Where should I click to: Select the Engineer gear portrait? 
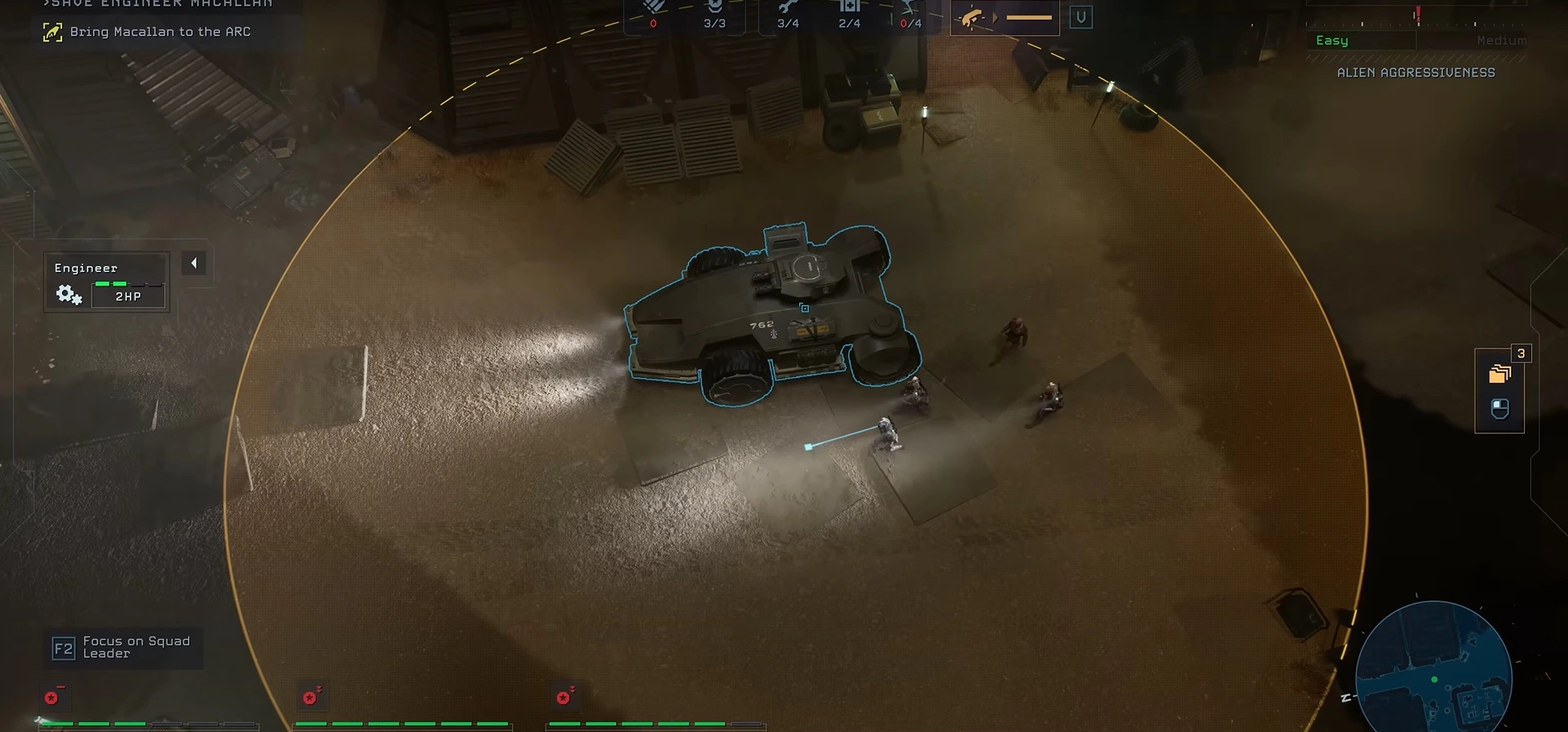click(x=69, y=294)
